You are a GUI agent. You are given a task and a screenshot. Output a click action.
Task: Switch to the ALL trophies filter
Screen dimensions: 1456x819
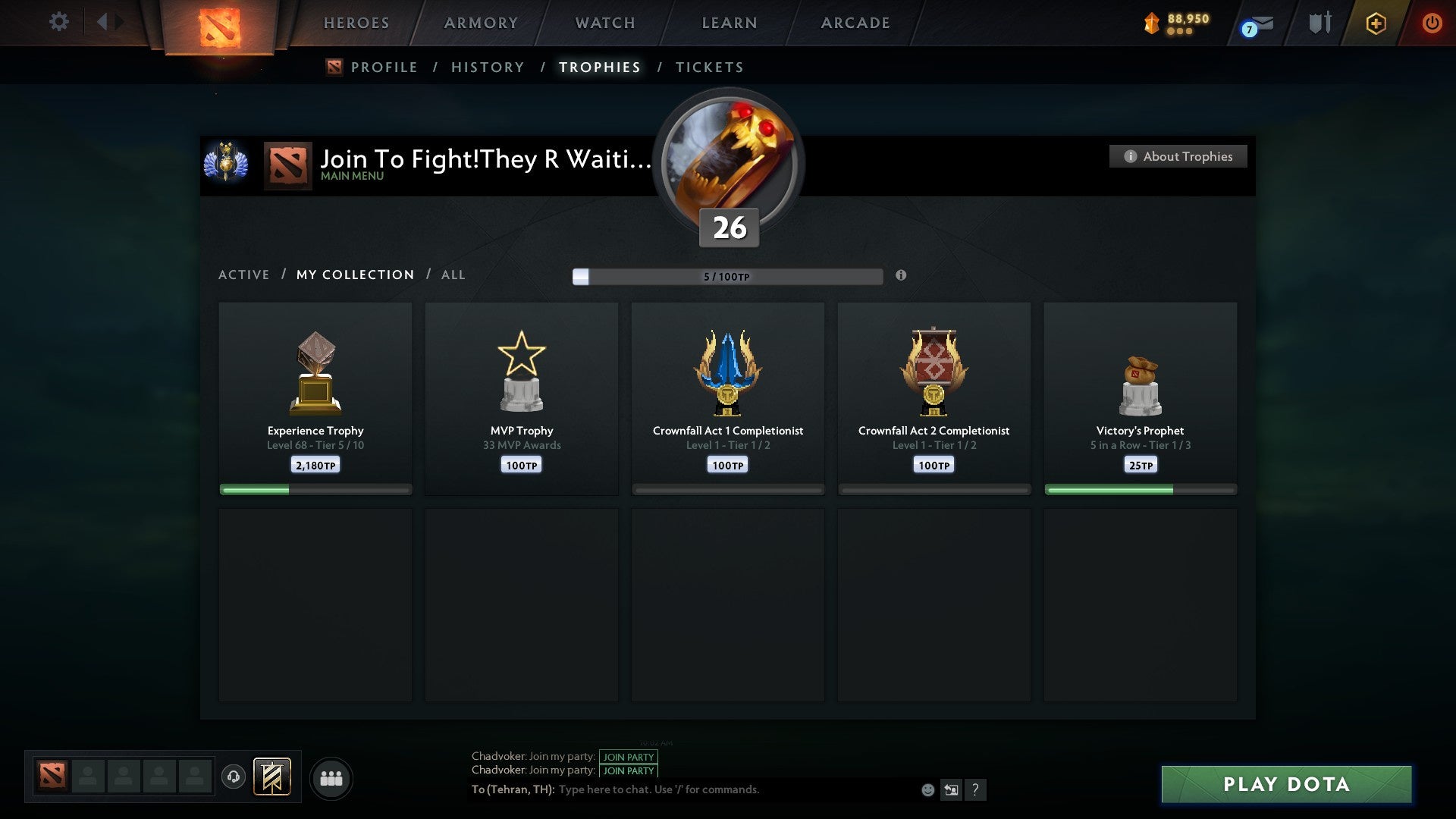pos(453,275)
